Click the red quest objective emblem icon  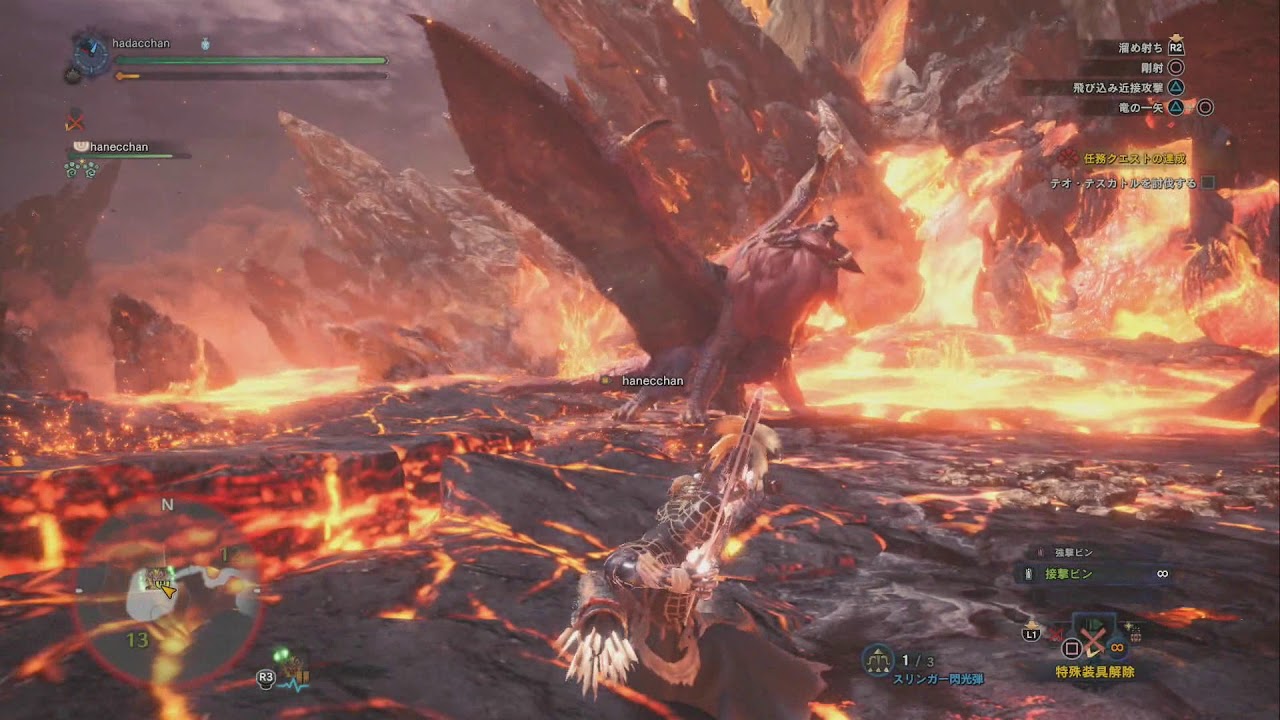[1068, 158]
